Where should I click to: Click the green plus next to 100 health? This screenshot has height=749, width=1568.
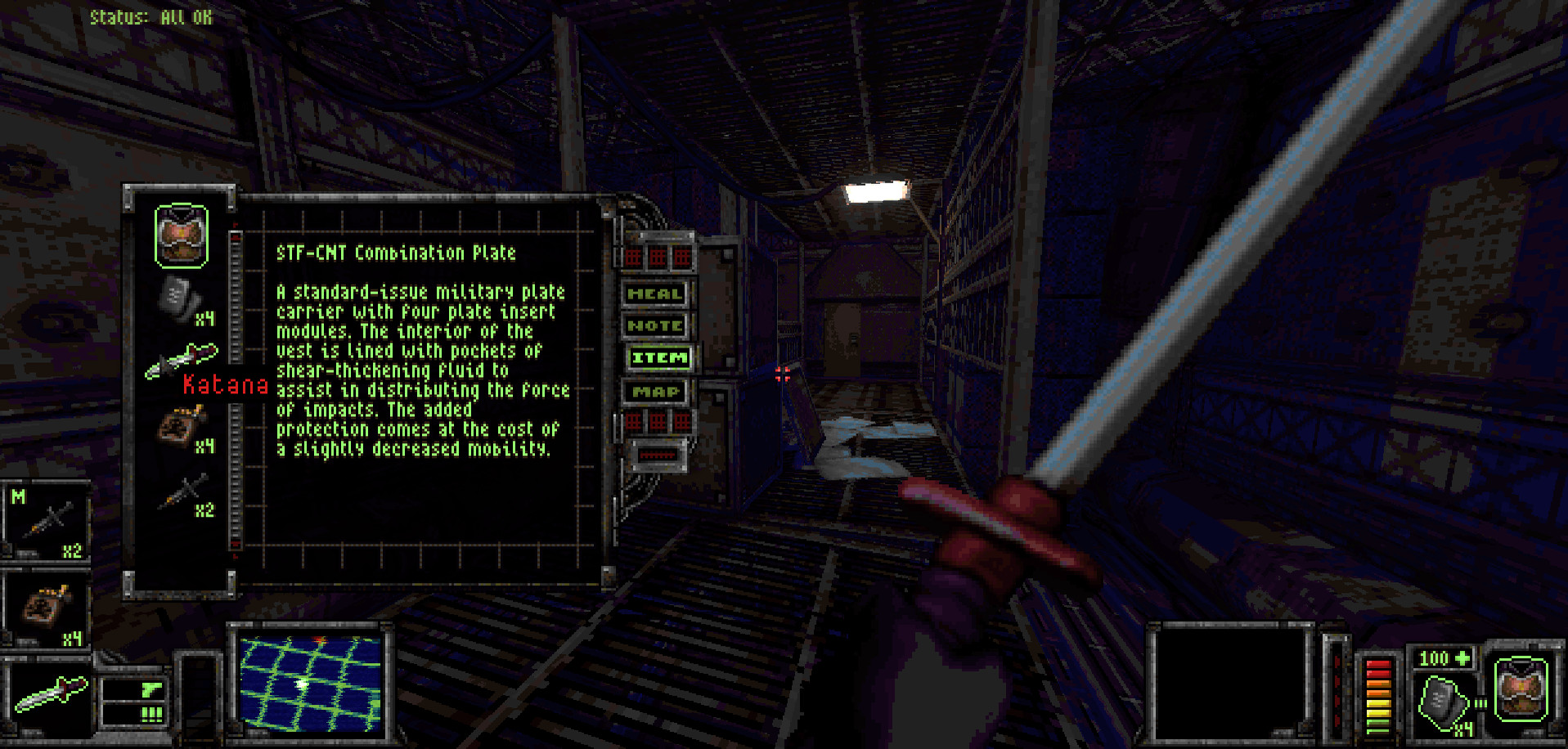click(1461, 657)
